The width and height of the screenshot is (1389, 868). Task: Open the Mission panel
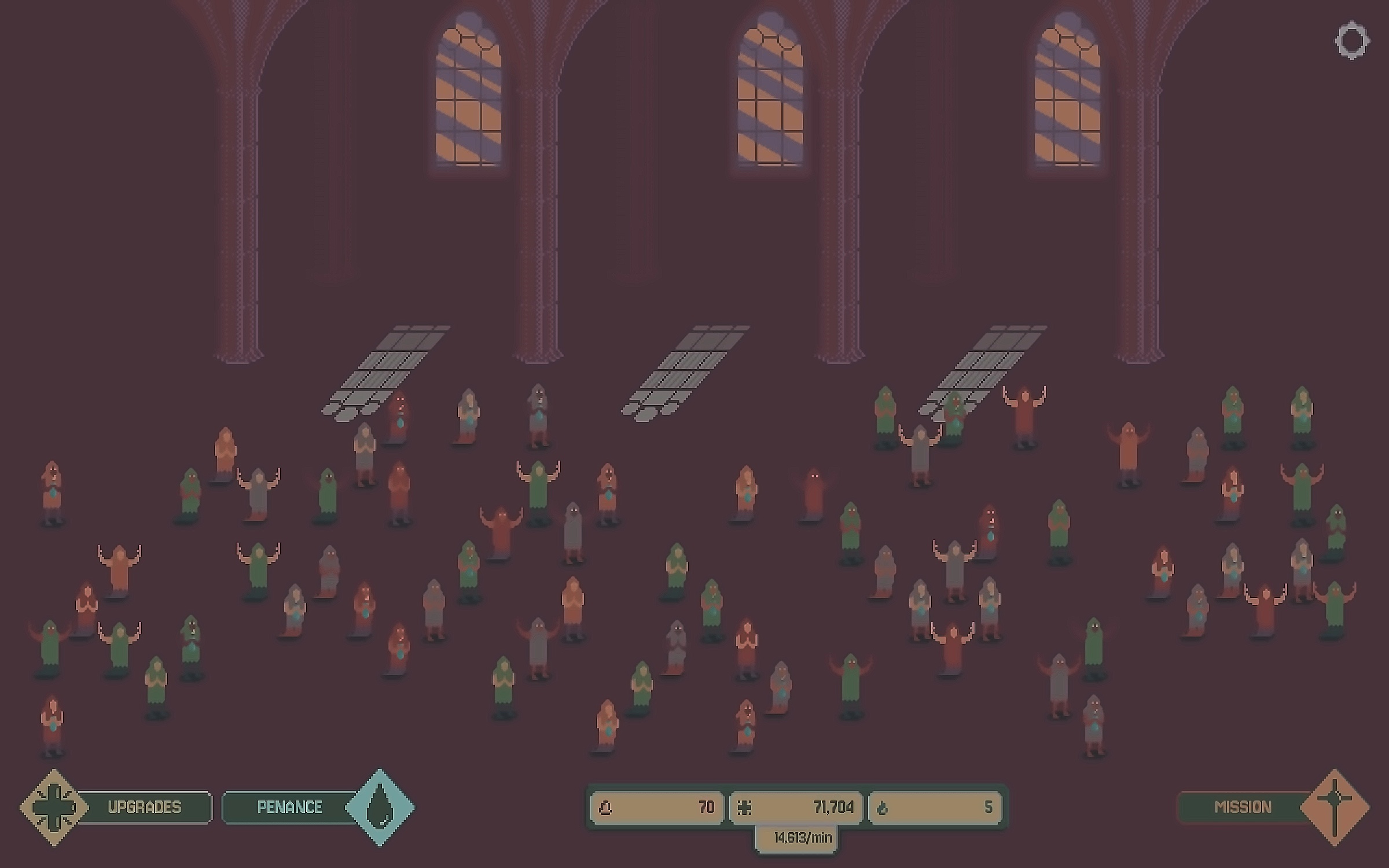tap(1242, 807)
